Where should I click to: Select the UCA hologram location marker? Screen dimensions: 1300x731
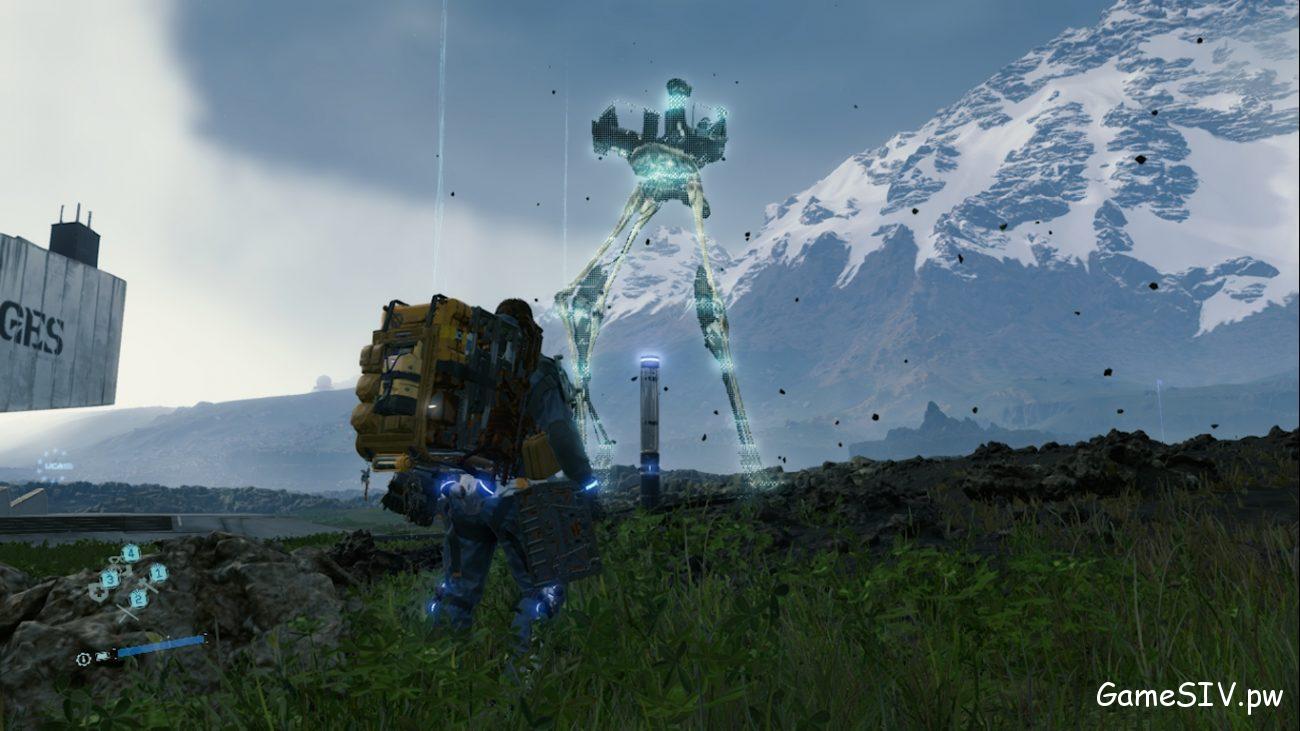pos(53,466)
